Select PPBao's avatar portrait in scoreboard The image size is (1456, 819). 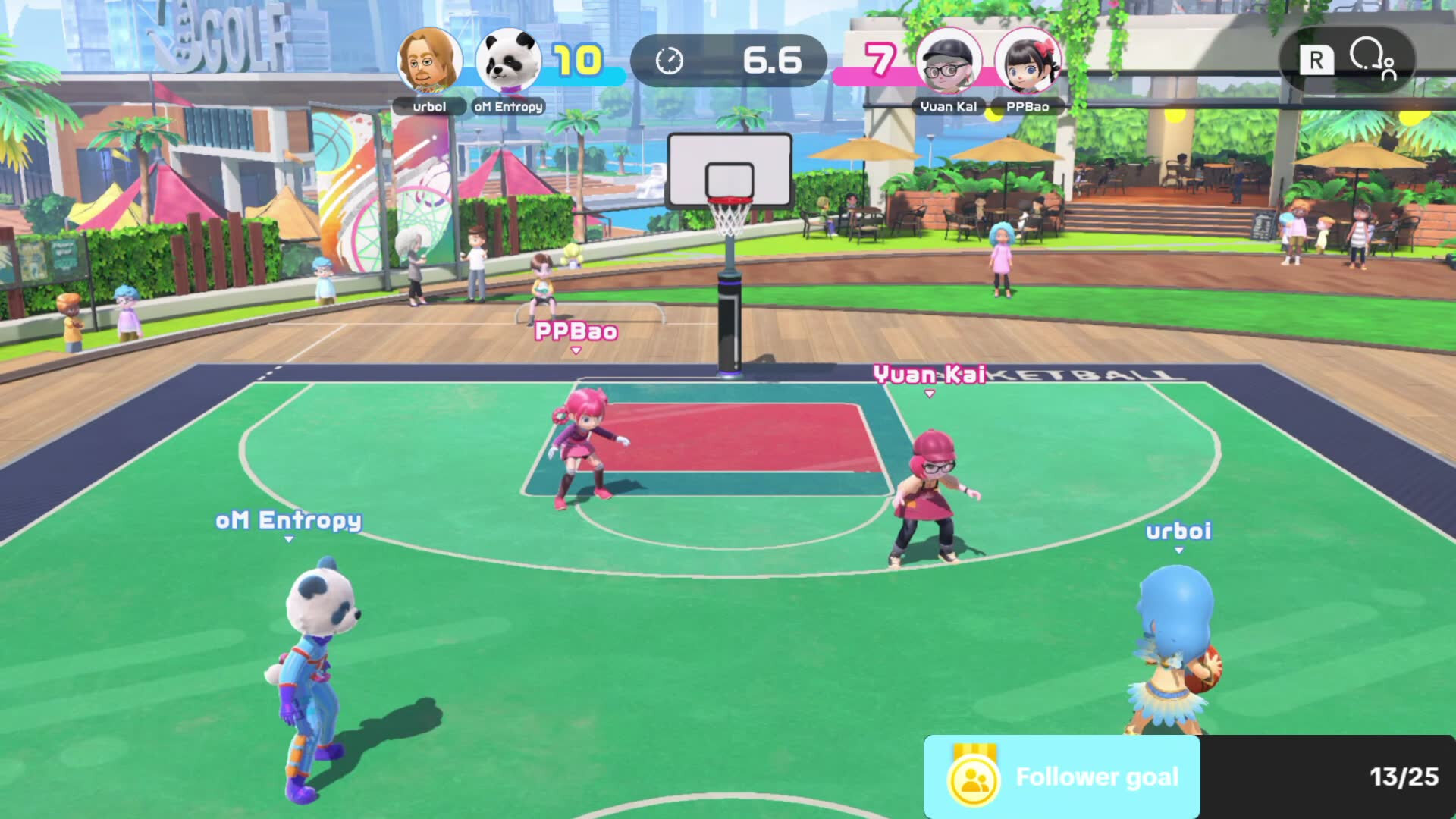[1028, 61]
